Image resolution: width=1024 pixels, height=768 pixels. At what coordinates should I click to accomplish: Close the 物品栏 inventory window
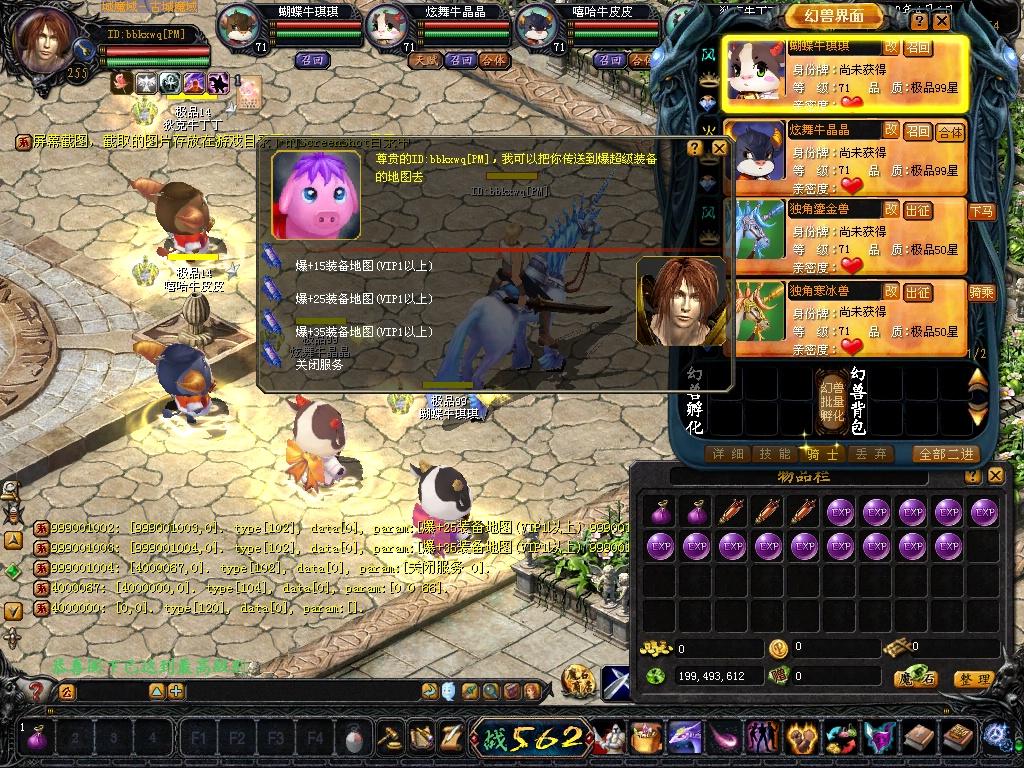[995, 476]
